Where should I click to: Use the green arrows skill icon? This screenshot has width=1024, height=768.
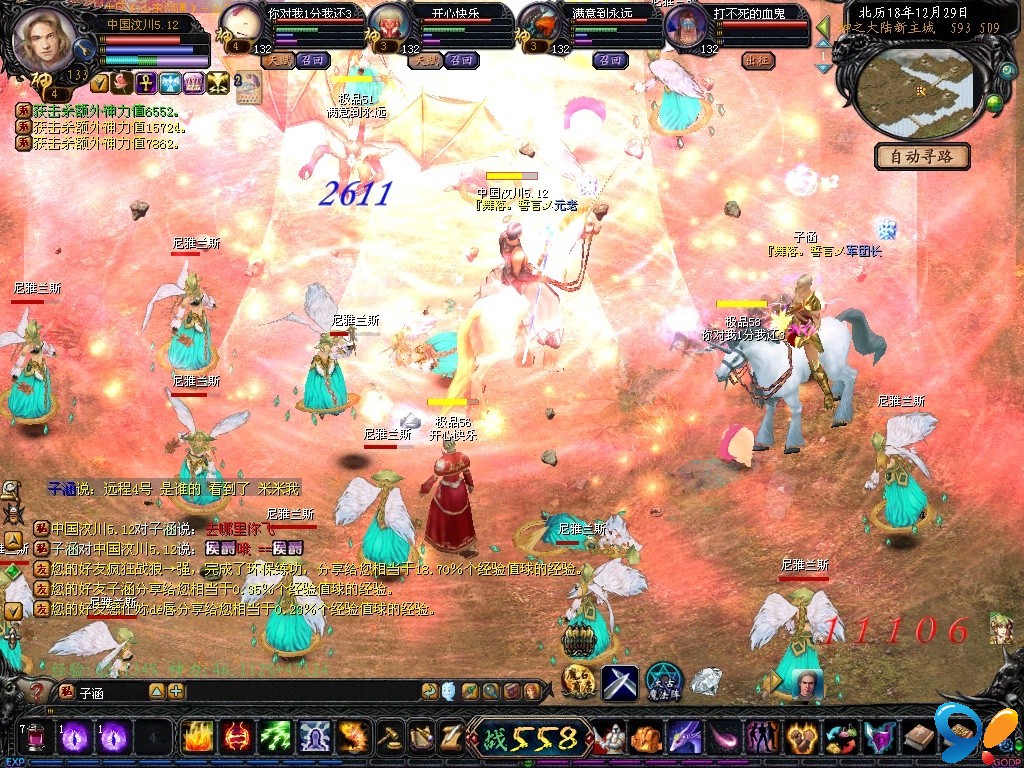coord(275,738)
